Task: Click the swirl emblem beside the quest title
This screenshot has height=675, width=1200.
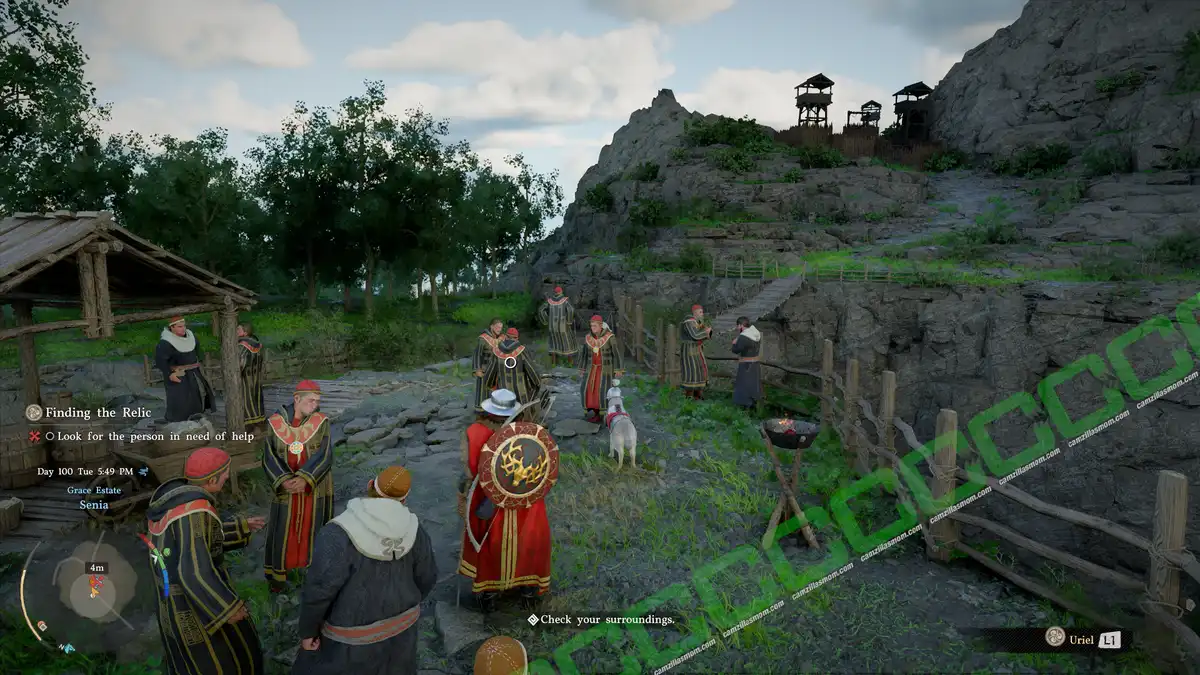Action: click(x=34, y=412)
